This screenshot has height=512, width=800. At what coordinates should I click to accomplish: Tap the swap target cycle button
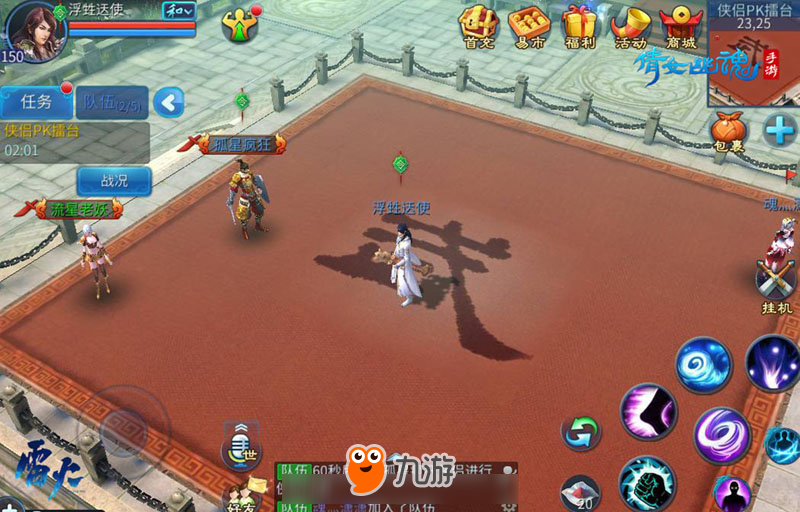(581, 432)
